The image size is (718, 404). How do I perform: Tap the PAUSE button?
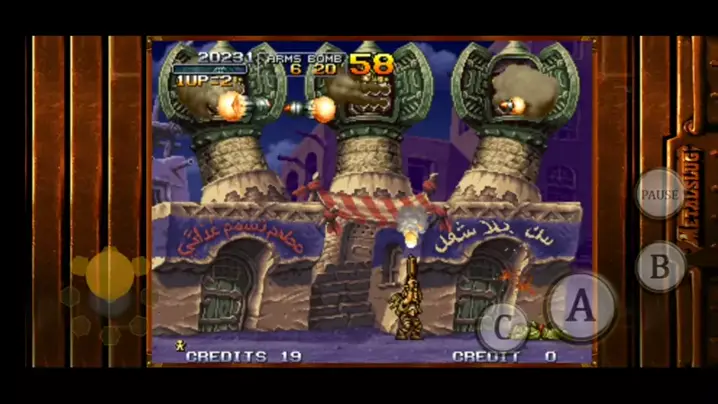[x=660, y=194]
